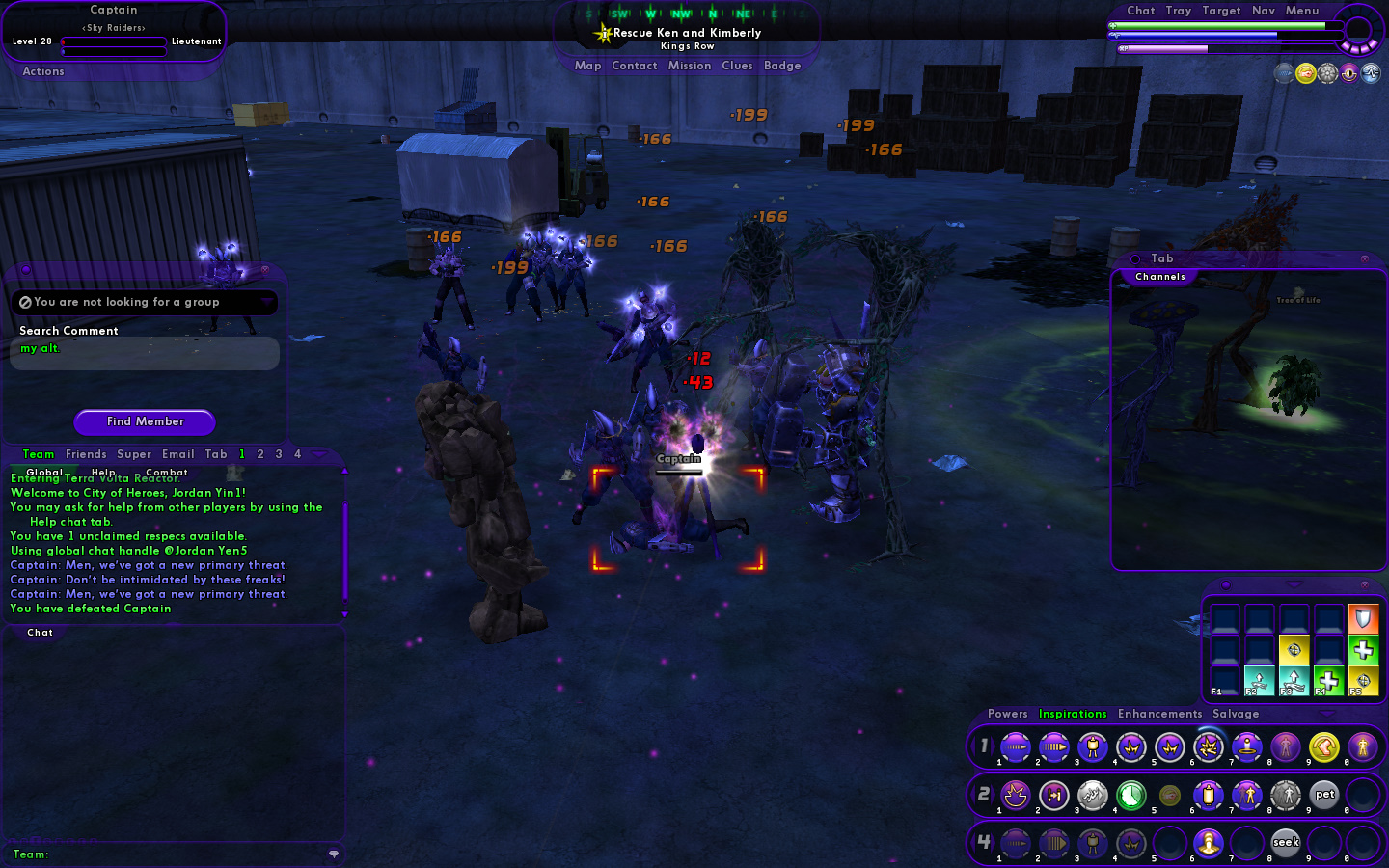Screen dimensions: 1389x868
Task: Open the Salvage window
Action: 1236,714
